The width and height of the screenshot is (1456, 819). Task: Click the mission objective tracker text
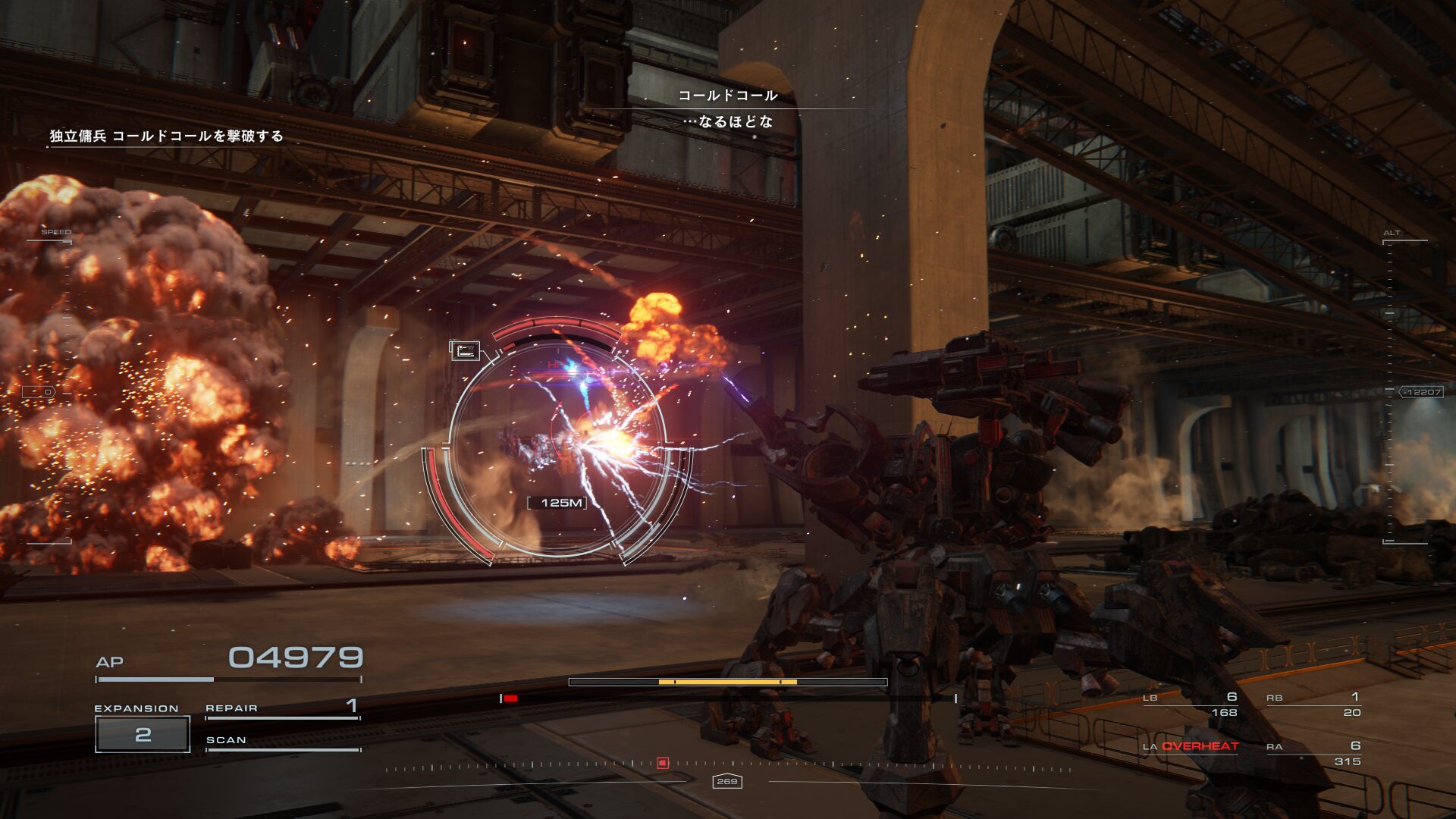point(167,136)
